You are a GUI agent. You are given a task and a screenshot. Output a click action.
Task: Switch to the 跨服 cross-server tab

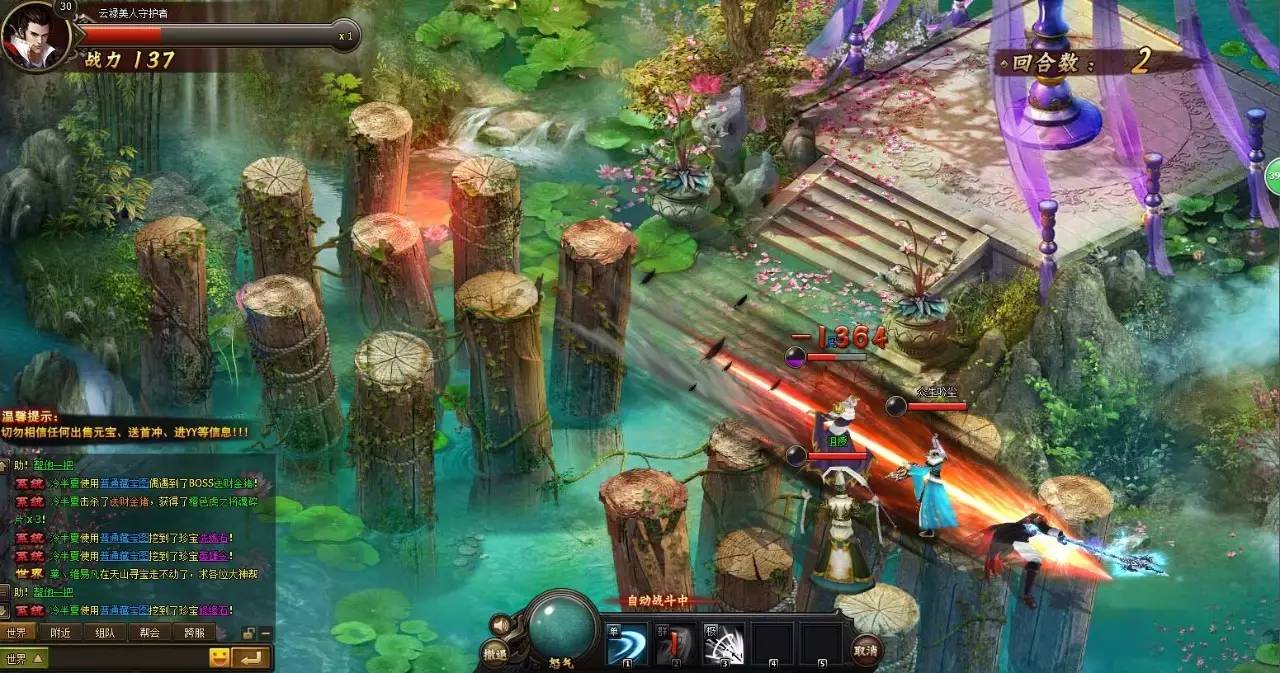tap(194, 632)
